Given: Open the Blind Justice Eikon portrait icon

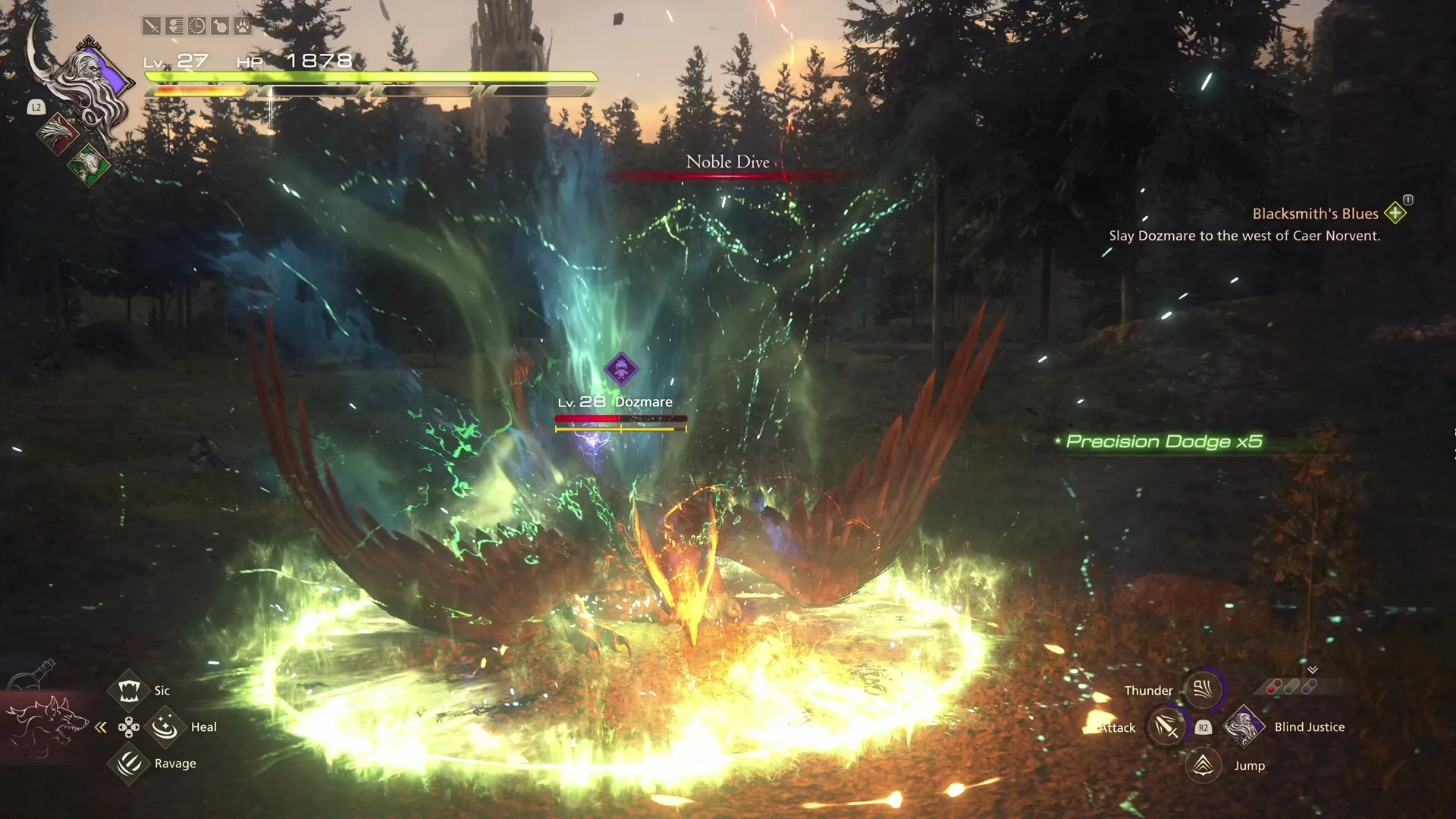Looking at the screenshot, I should click(1244, 727).
